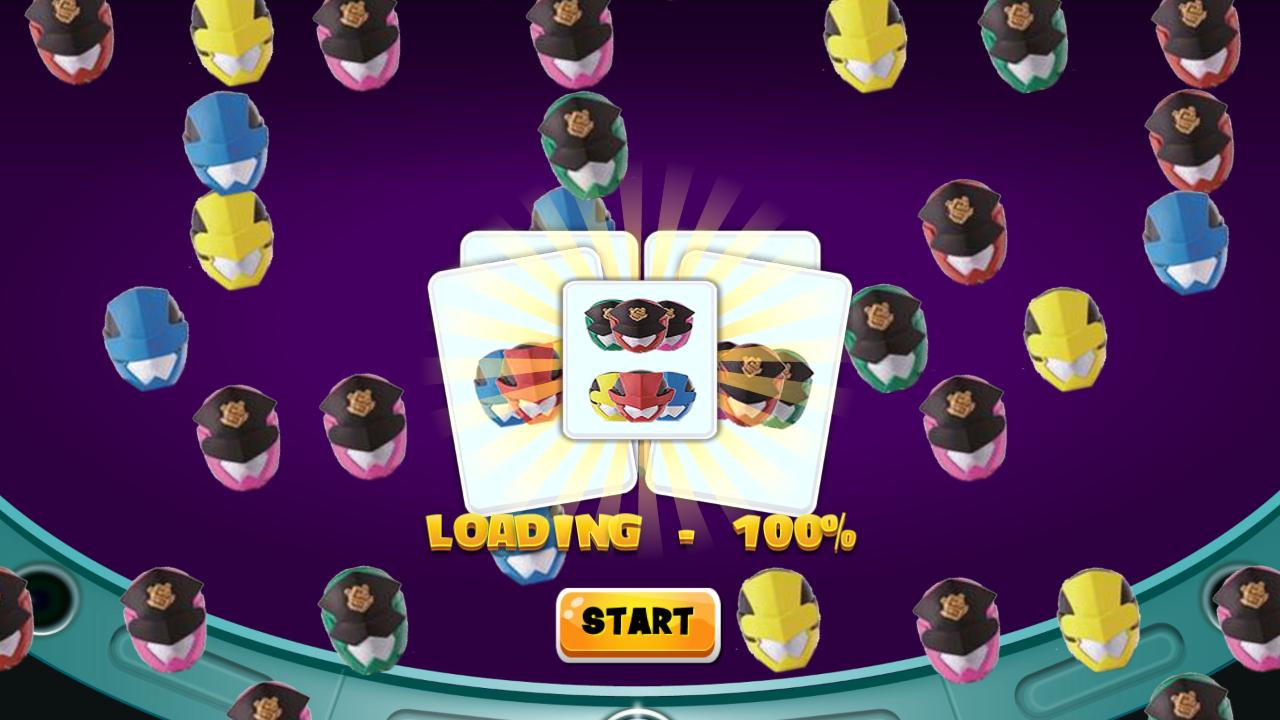Click the orange START button
This screenshot has width=1280, height=720.
tap(638, 624)
